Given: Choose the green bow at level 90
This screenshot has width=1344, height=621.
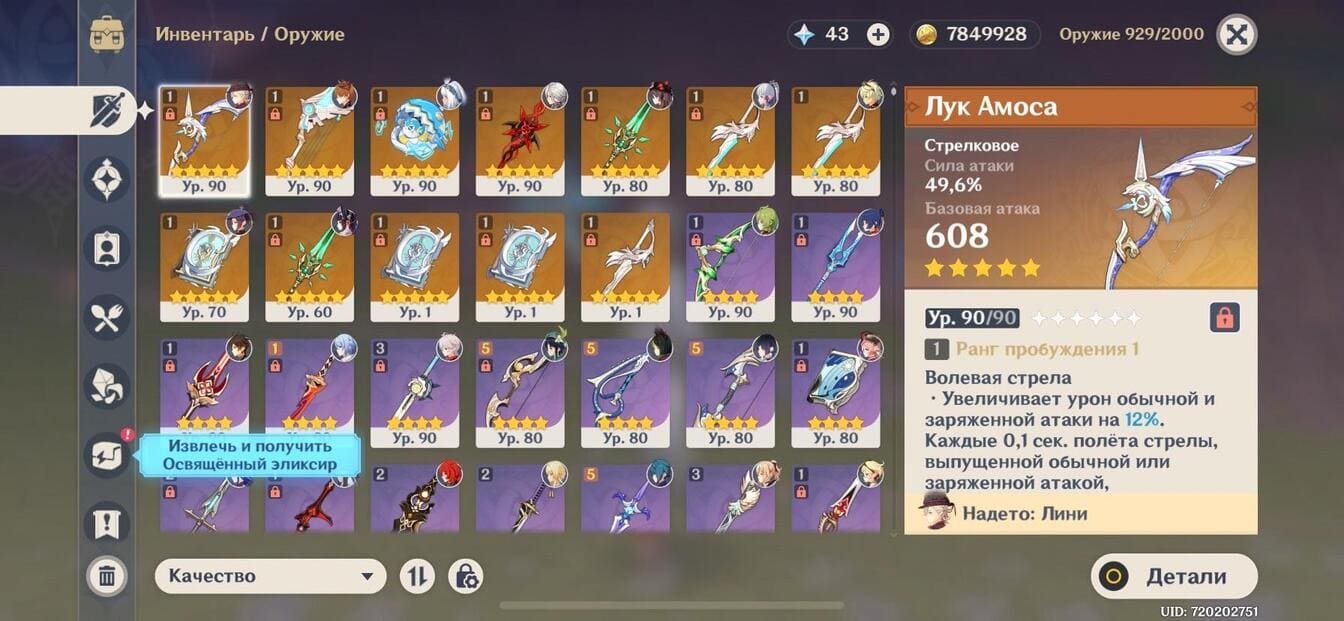Looking at the screenshot, I should 730,266.
